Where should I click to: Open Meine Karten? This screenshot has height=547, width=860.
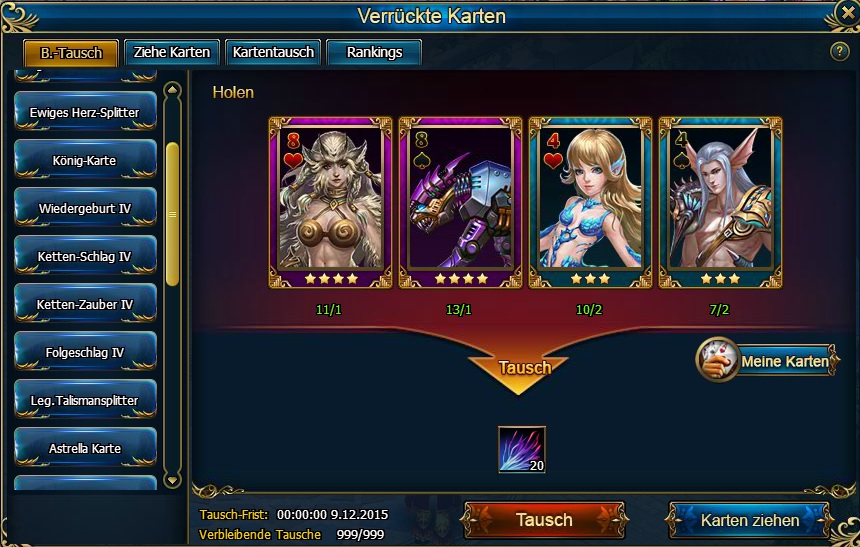[767, 361]
